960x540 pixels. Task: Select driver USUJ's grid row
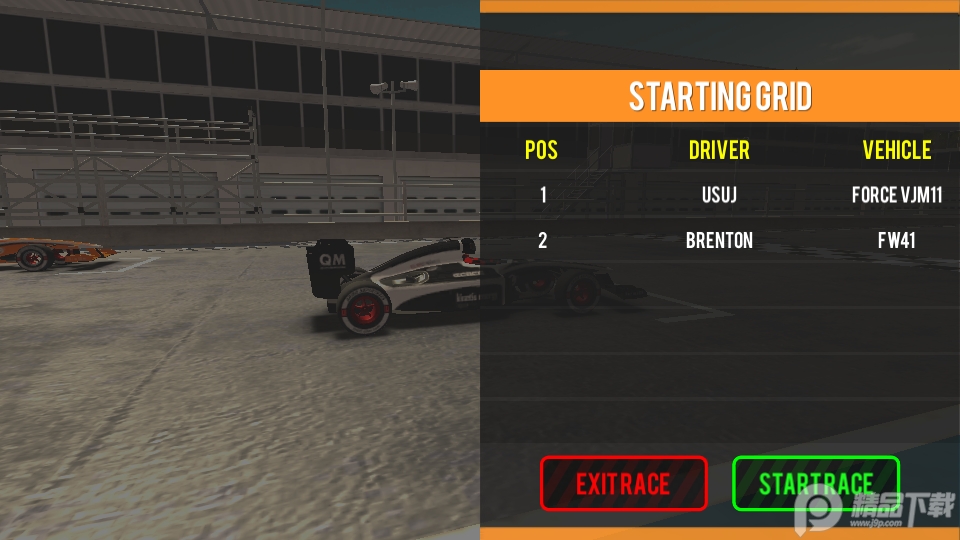tap(719, 195)
